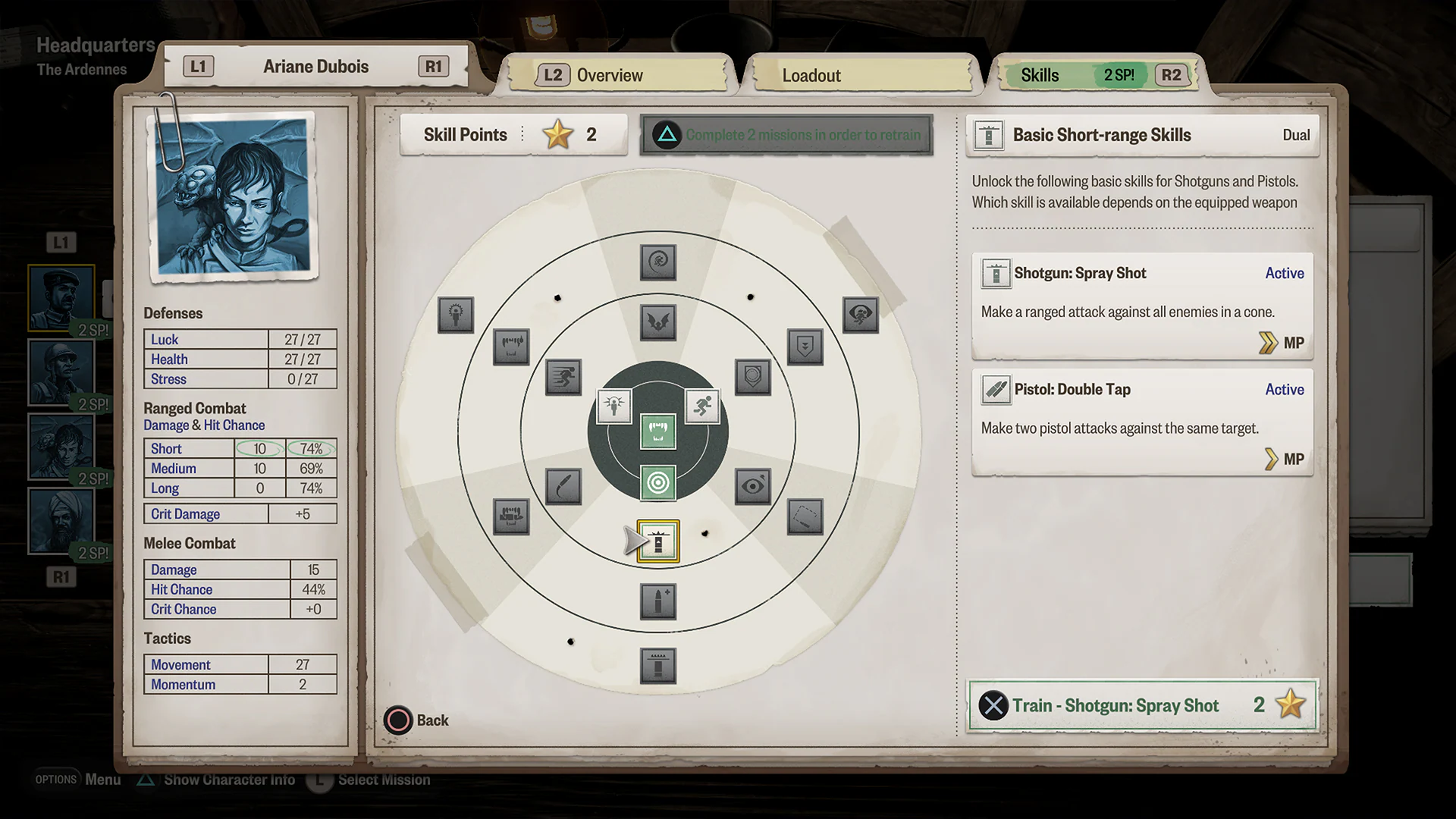Select the chevron badge skill icon

[x=805, y=347]
